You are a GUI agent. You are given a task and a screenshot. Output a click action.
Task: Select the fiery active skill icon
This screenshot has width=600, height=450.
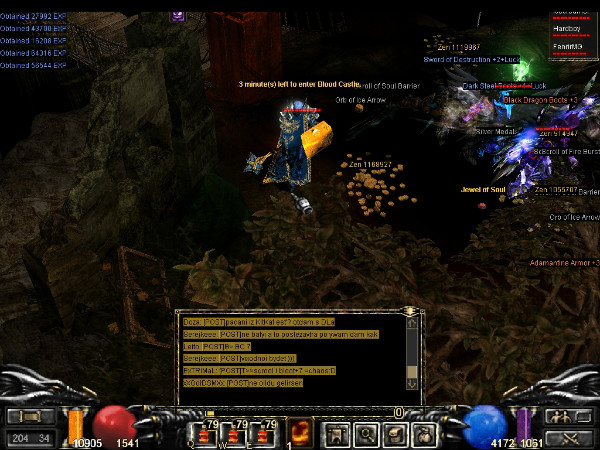click(x=300, y=431)
